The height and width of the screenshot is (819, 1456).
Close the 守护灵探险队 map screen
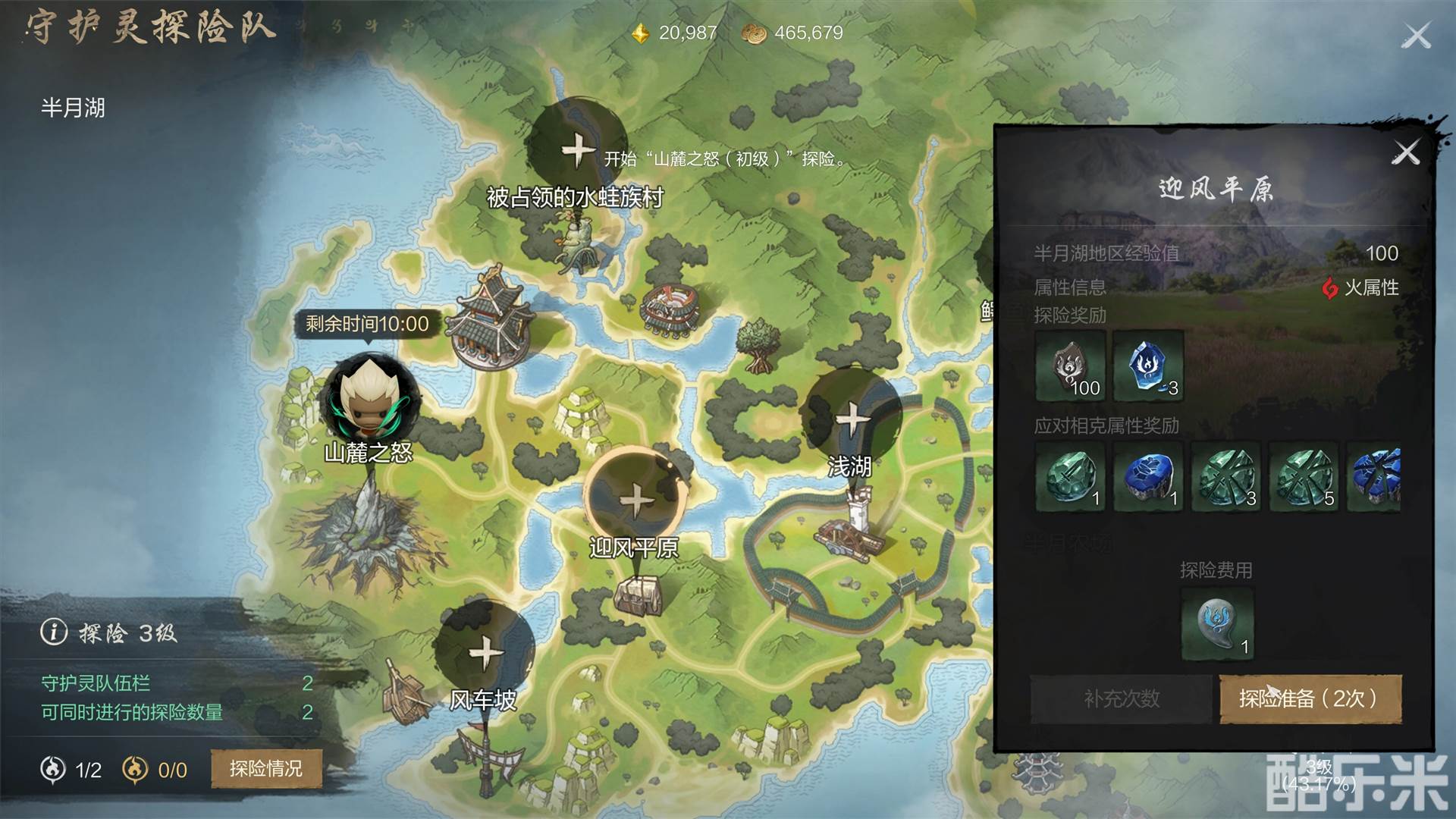(x=1416, y=36)
